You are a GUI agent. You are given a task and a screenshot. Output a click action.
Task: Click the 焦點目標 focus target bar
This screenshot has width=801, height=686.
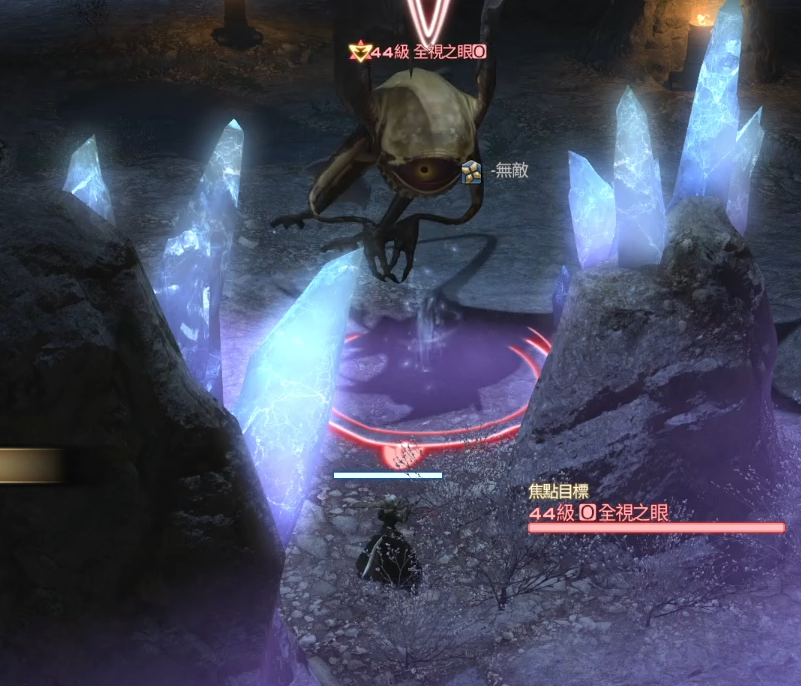656,526
